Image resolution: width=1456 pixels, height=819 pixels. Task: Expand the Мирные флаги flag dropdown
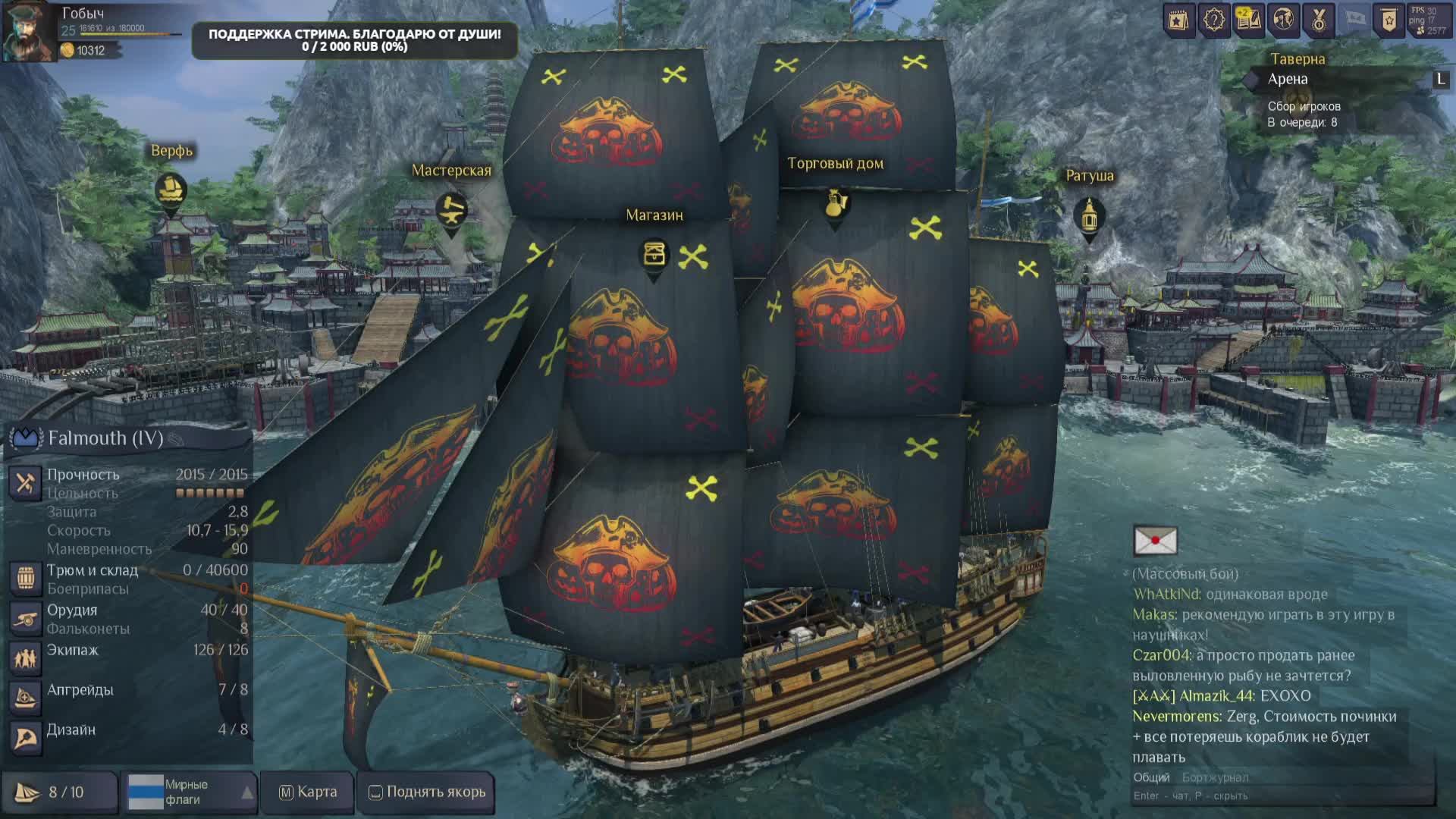[x=247, y=792]
